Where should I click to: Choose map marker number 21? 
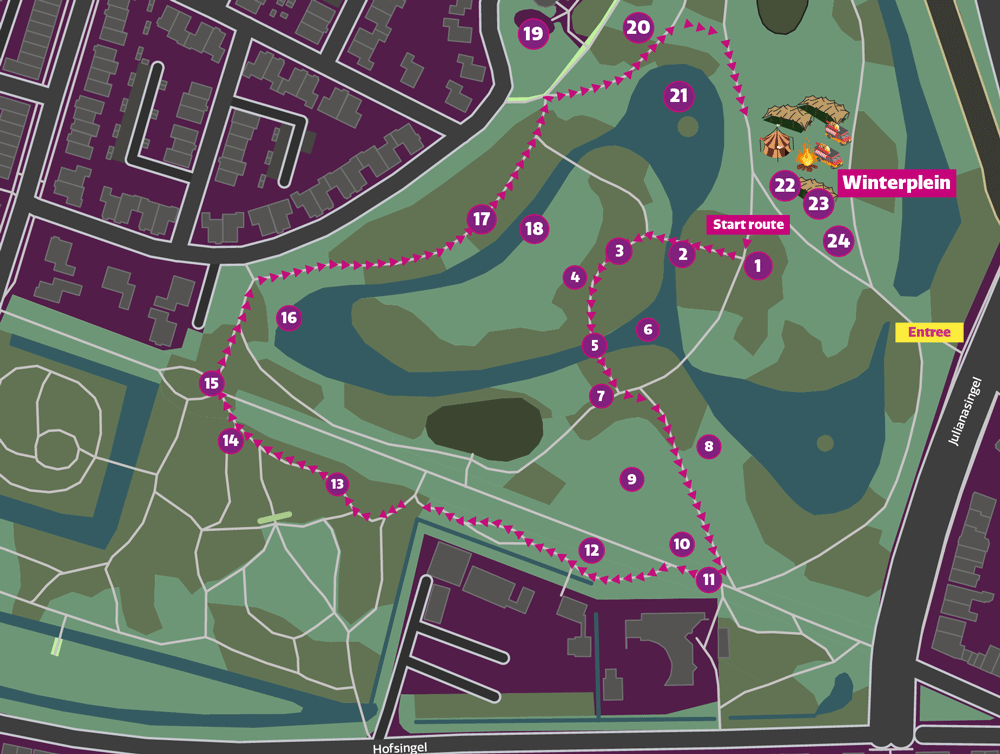679,96
